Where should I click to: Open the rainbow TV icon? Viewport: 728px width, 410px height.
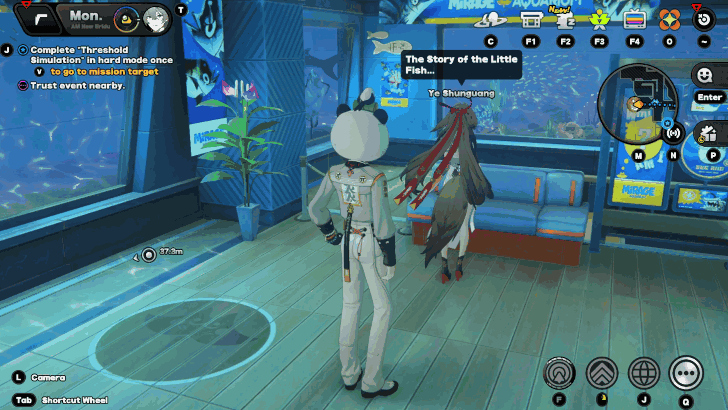coord(634,19)
